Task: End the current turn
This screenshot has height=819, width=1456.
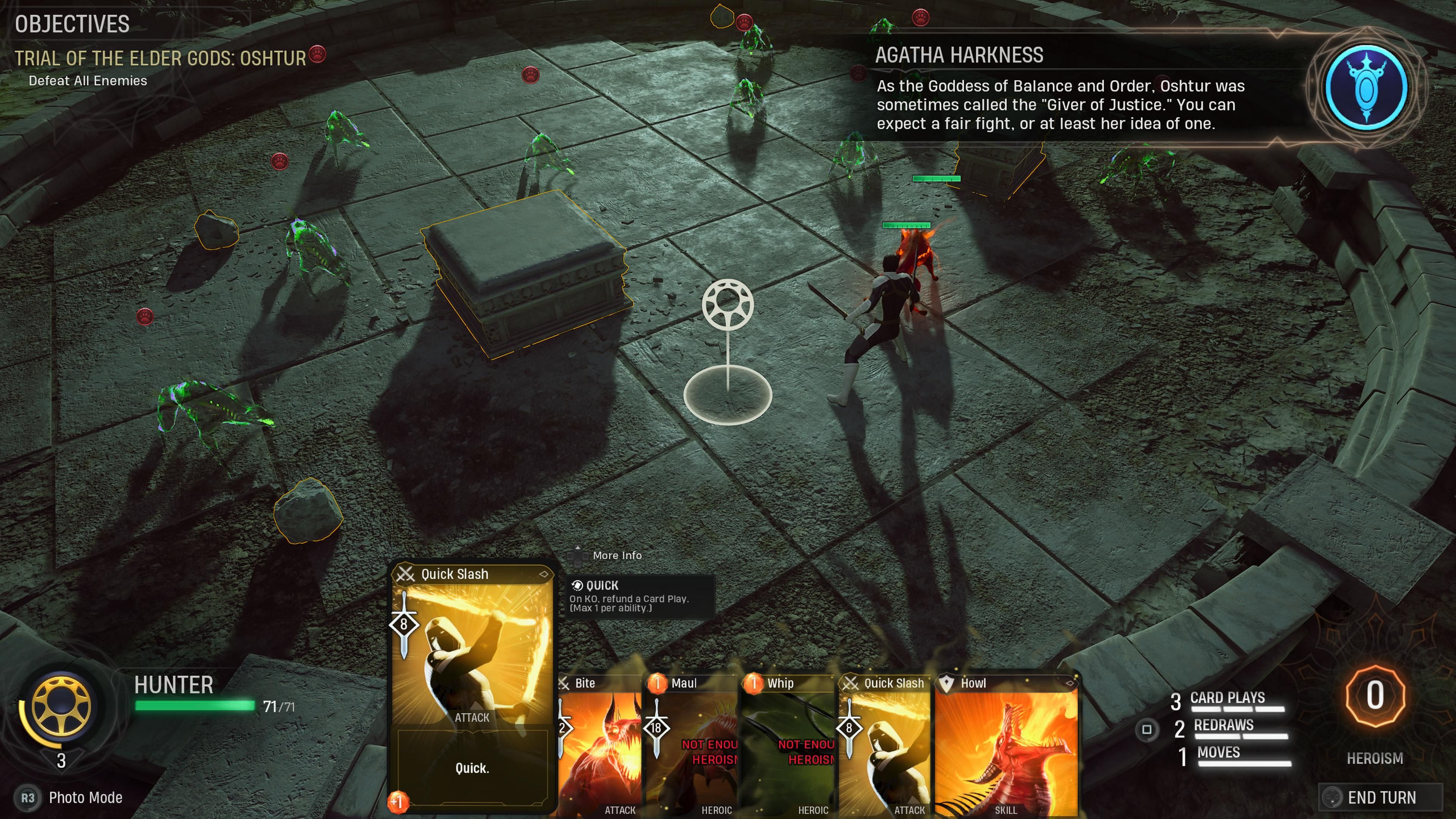Action: click(x=1381, y=797)
